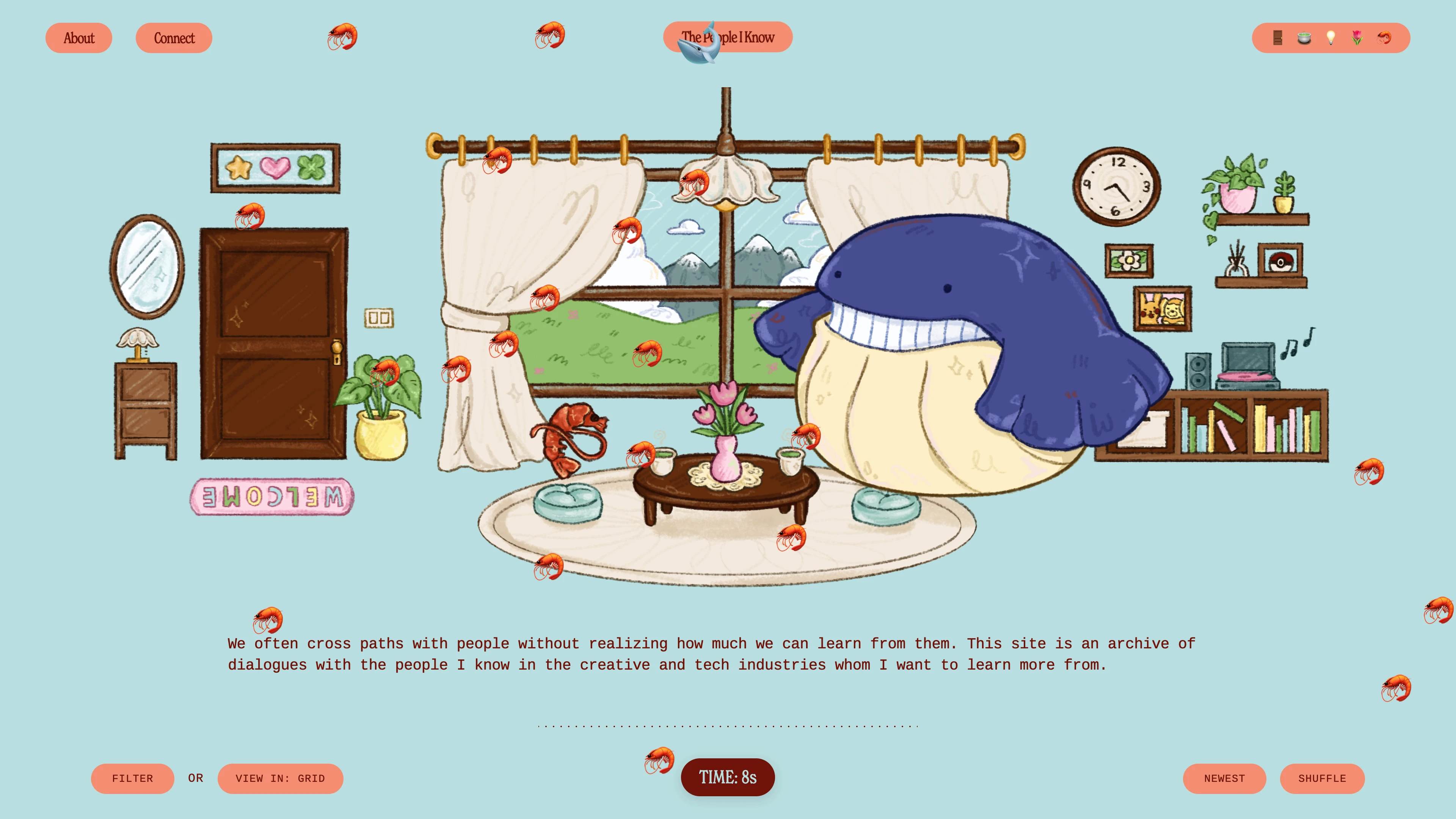
Task: Shuffle the entries
Action: point(1322,778)
